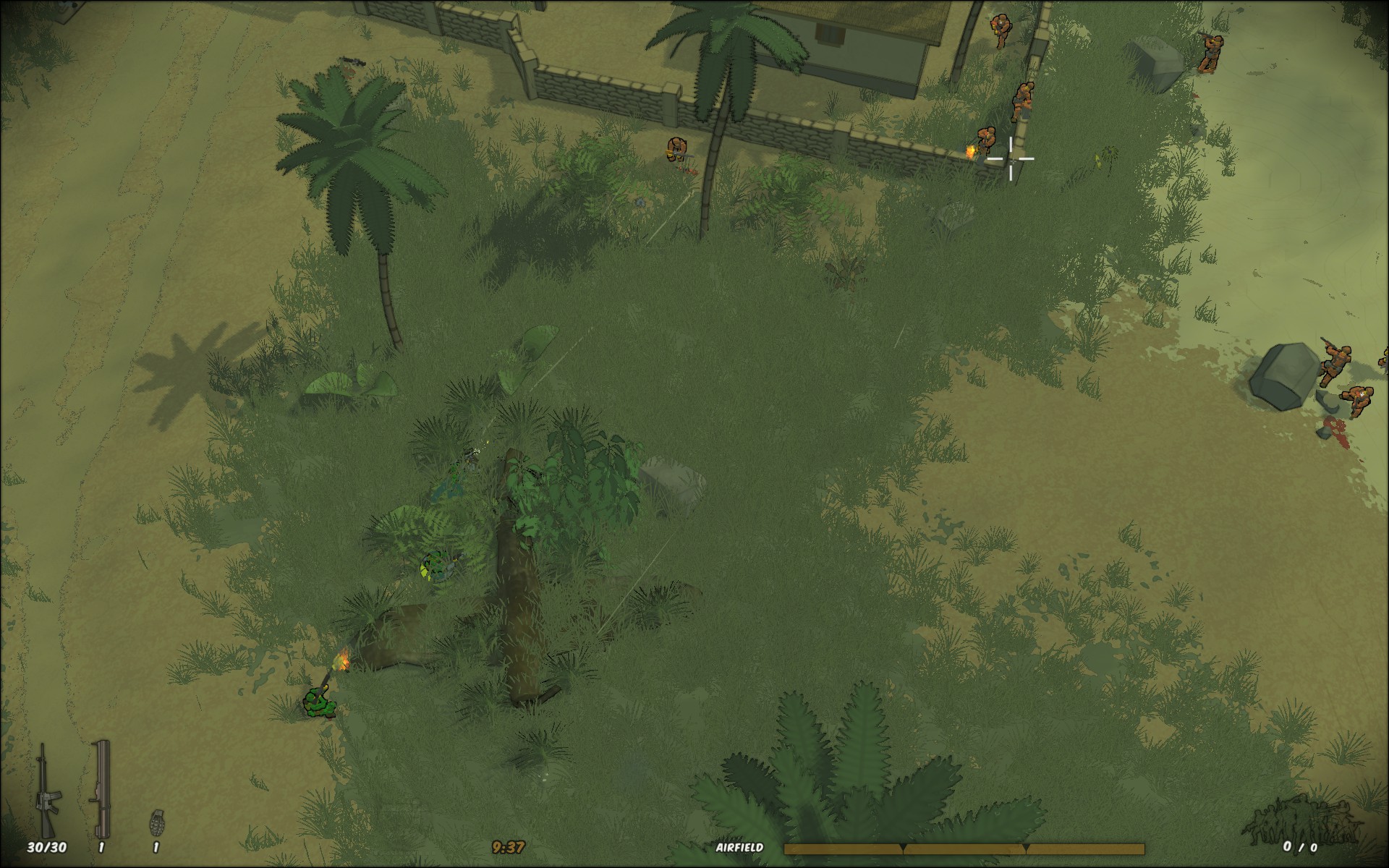The height and width of the screenshot is (868, 1389).
Task: Select the assault rifle weapon icon
Action: [x=48, y=790]
